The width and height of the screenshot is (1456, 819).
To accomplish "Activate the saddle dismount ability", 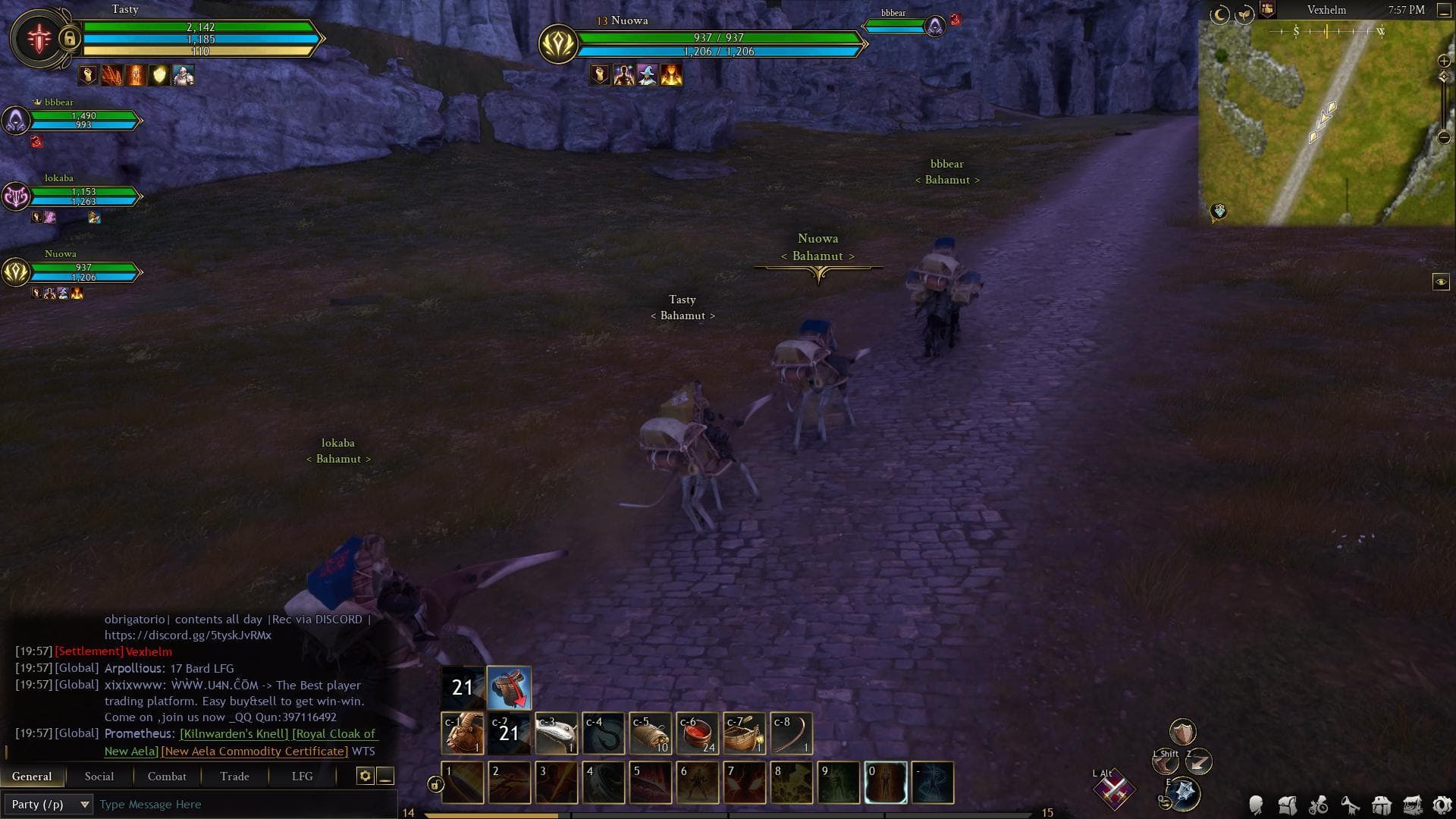I will 509,688.
